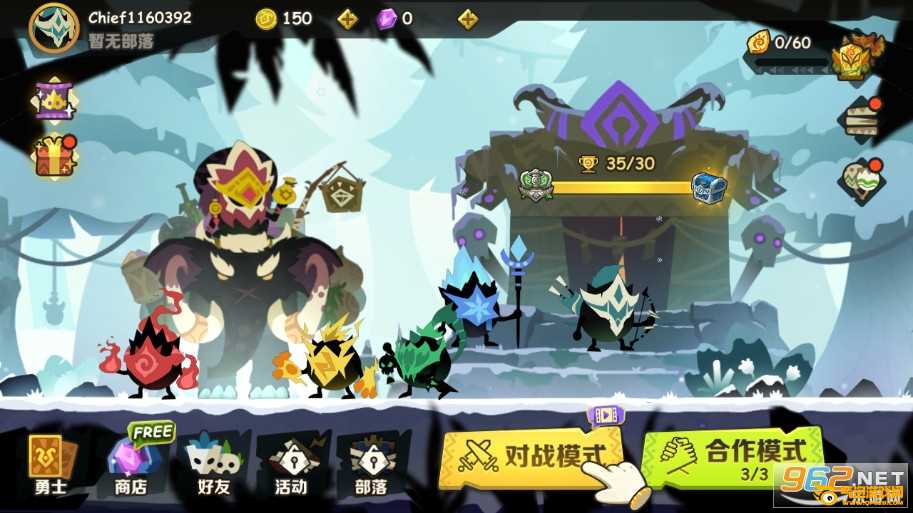The height and width of the screenshot is (513, 913).
Task: Watch the video ad above battle mode
Action: [605, 414]
